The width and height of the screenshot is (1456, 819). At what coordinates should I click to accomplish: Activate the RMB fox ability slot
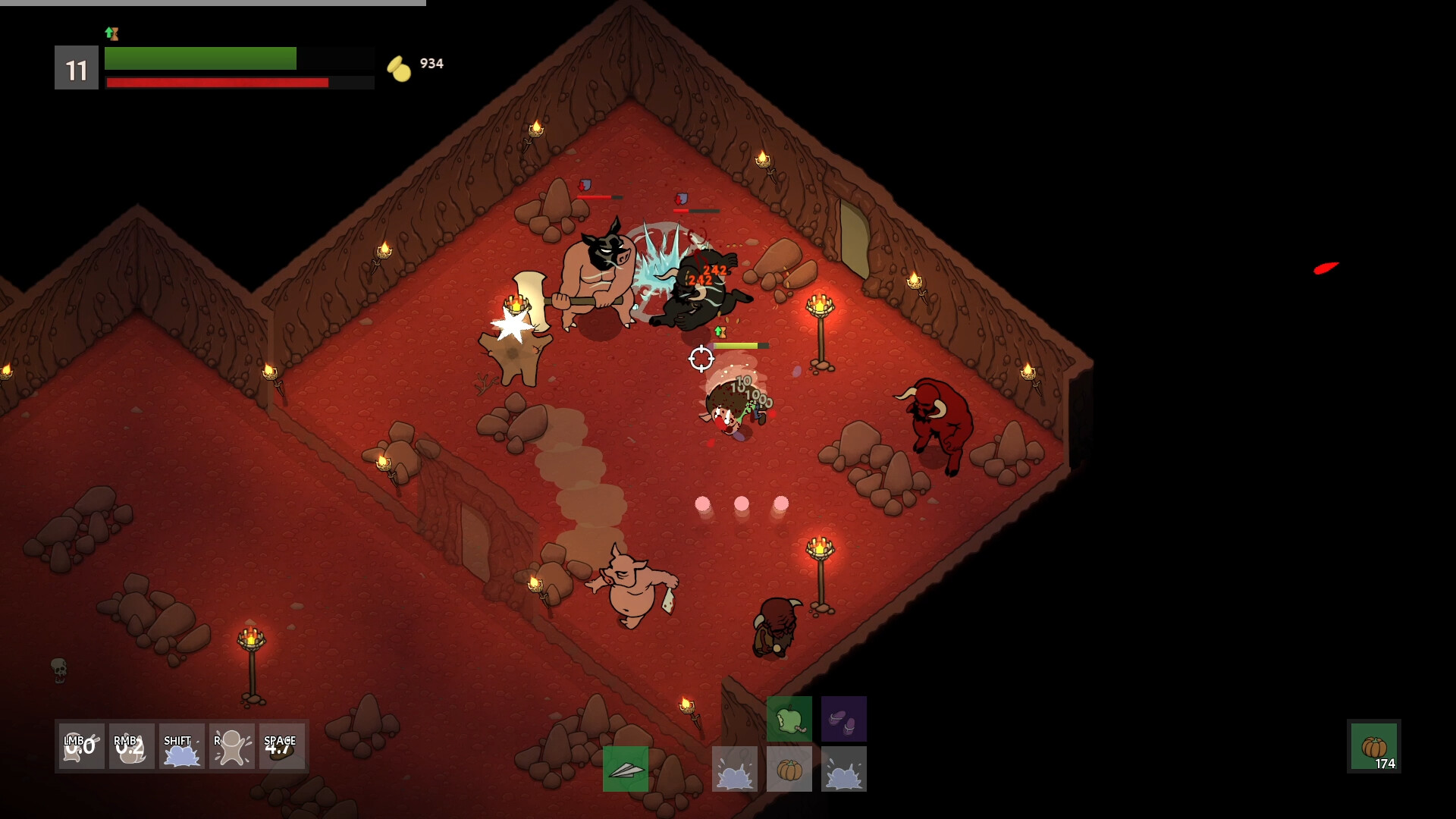point(130,747)
